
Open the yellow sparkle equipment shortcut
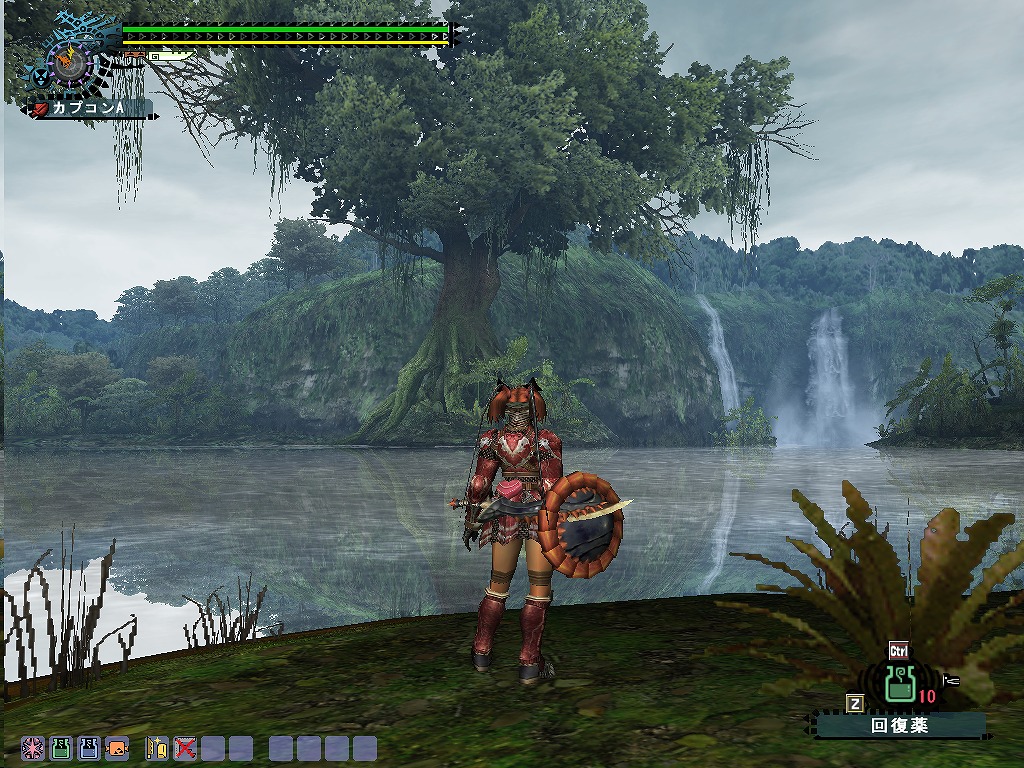tap(157, 747)
